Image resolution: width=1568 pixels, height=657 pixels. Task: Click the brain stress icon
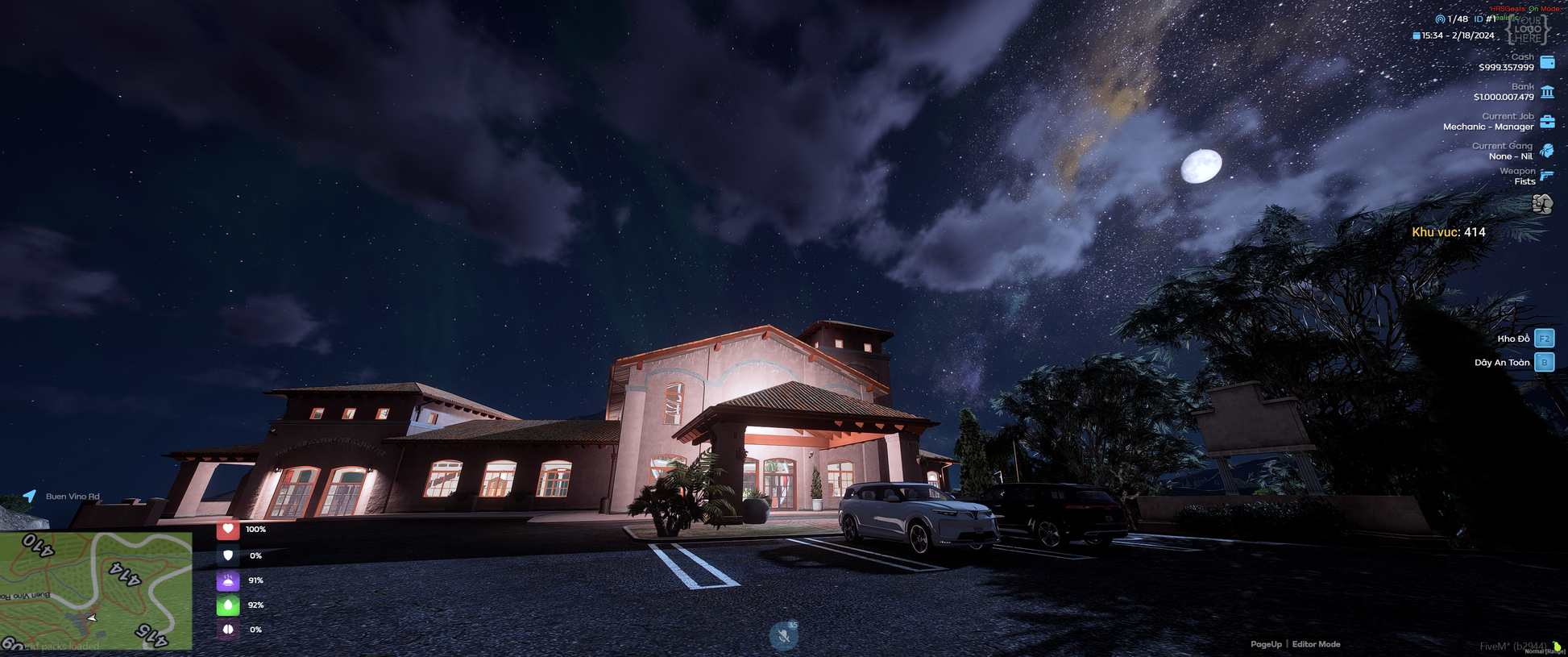tap(228, 630)
